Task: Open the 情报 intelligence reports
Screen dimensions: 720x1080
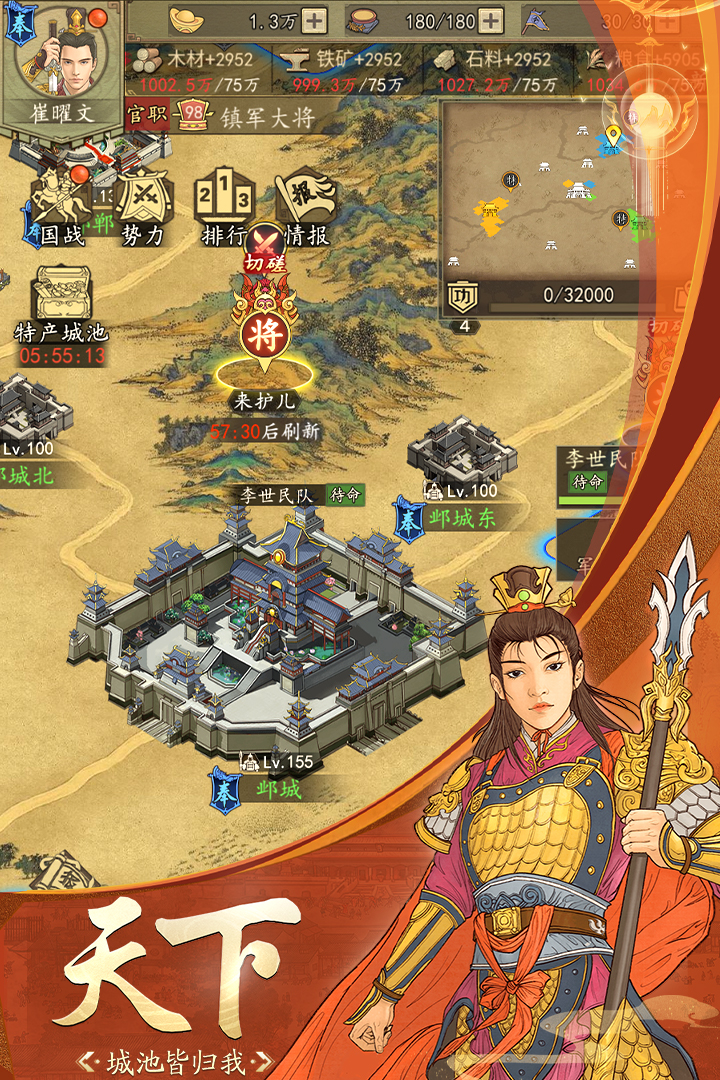Action: 305,208
